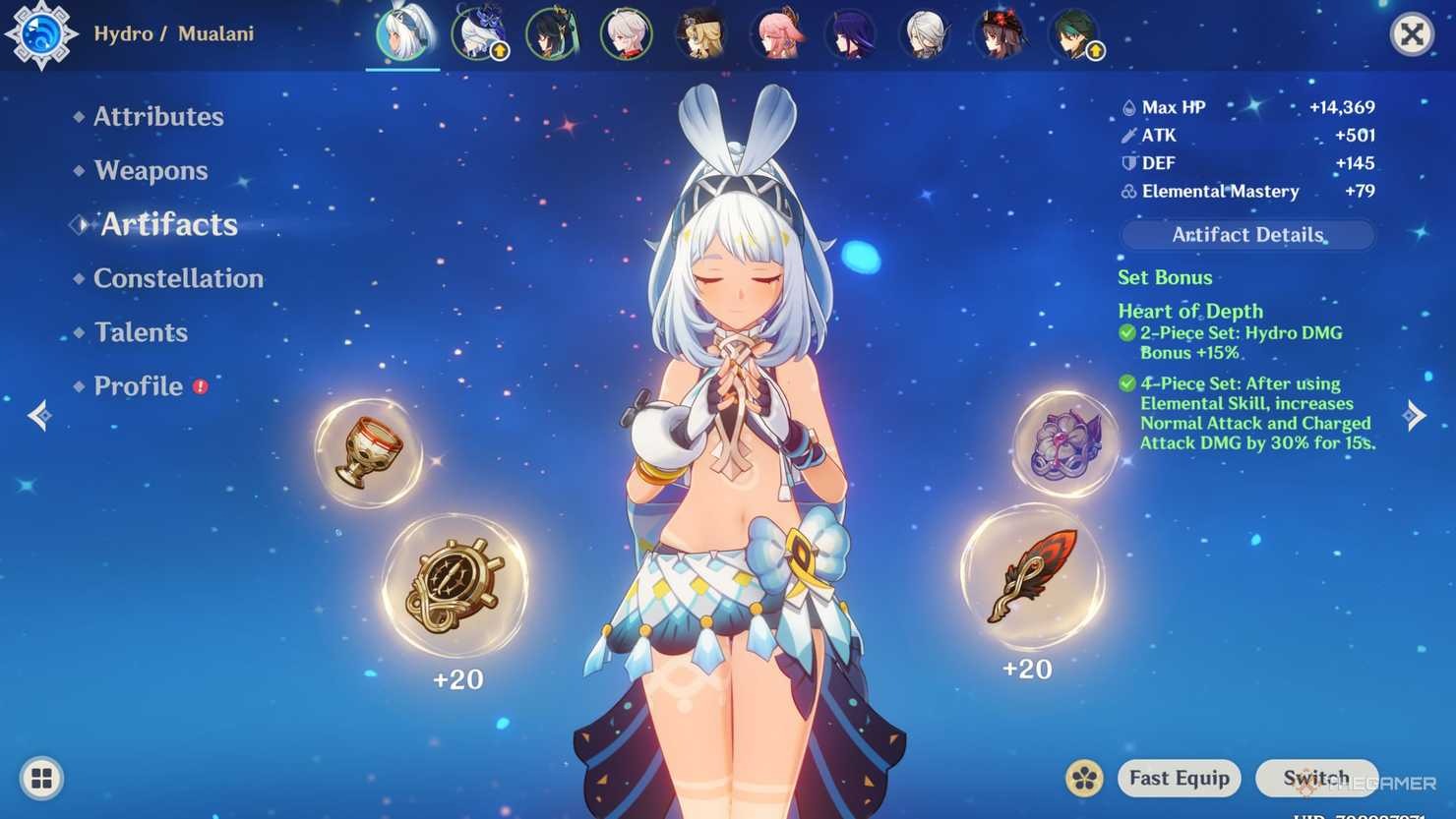1456x819 pixels.
Task: Close the character screen
Action: click(x=1411, y=34)
